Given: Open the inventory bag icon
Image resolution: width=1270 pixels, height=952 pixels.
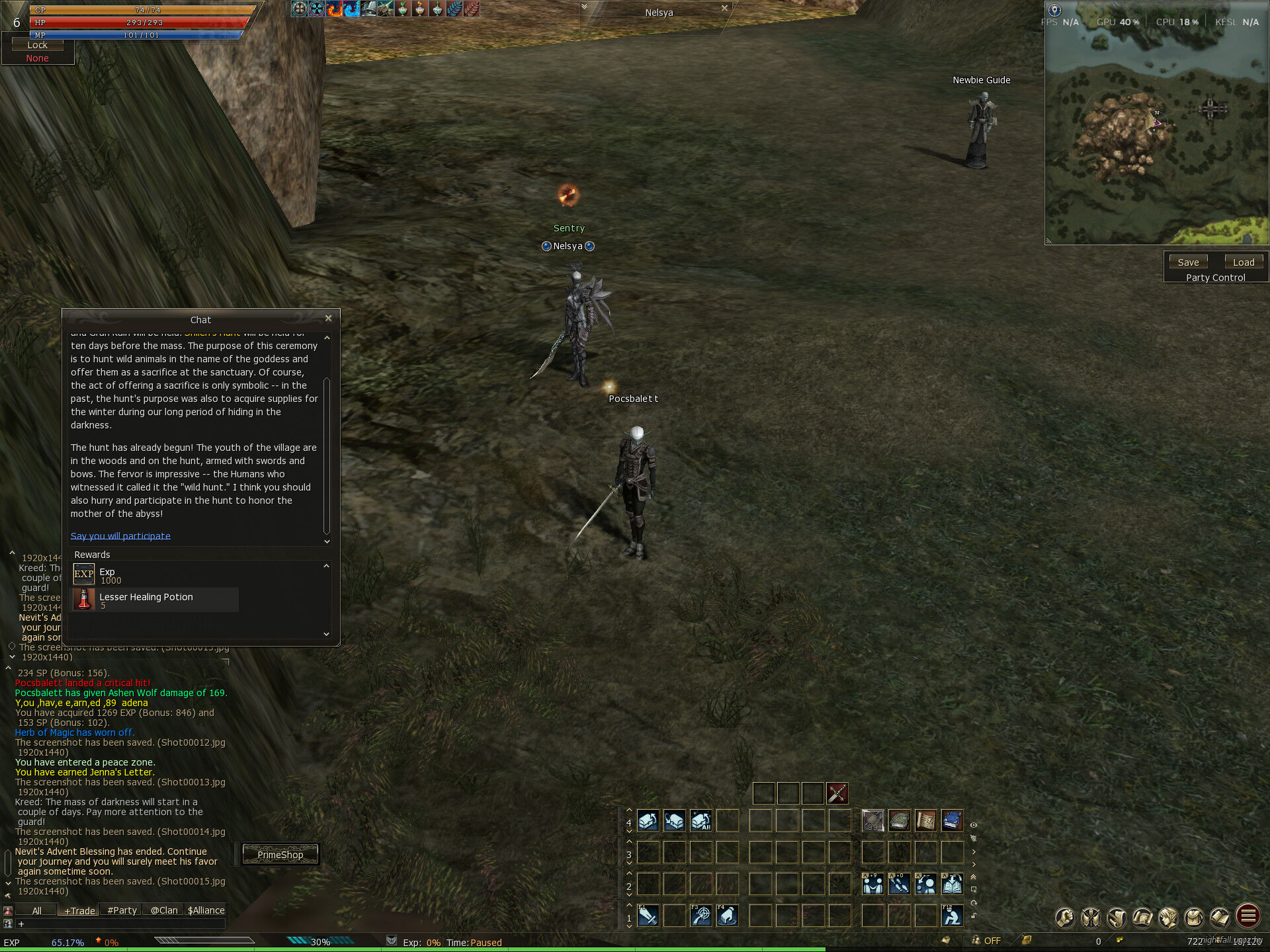Looking at the screenshot, I should 1195,917.
